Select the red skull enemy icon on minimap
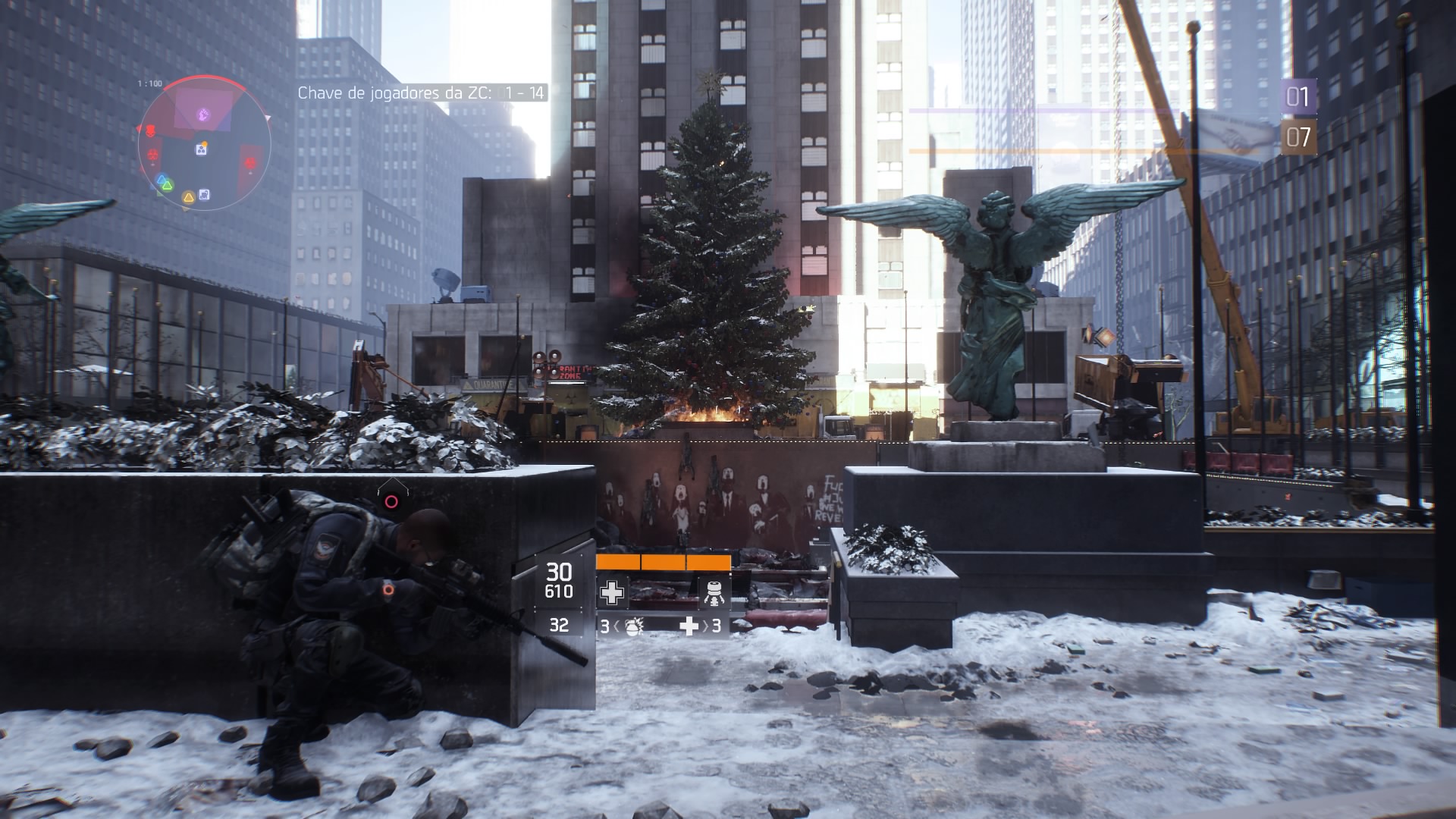 pyautogui.click(x=151, y=130)
